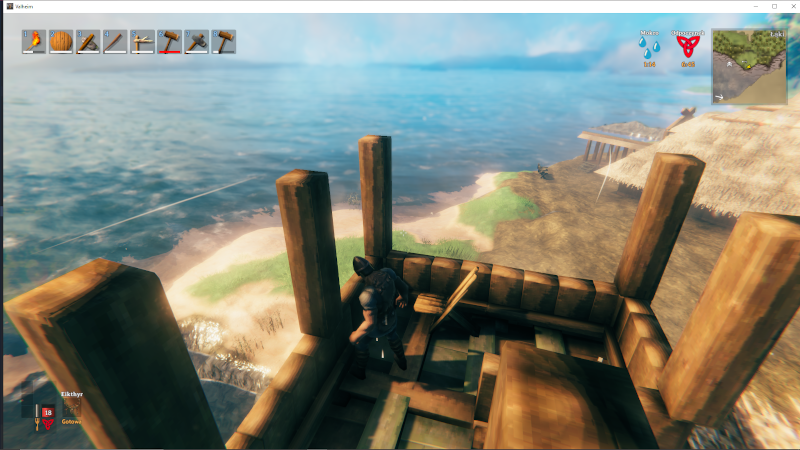Click the Mokre water-drops status icon
This screenshot has height=450, width=800.
650,48
